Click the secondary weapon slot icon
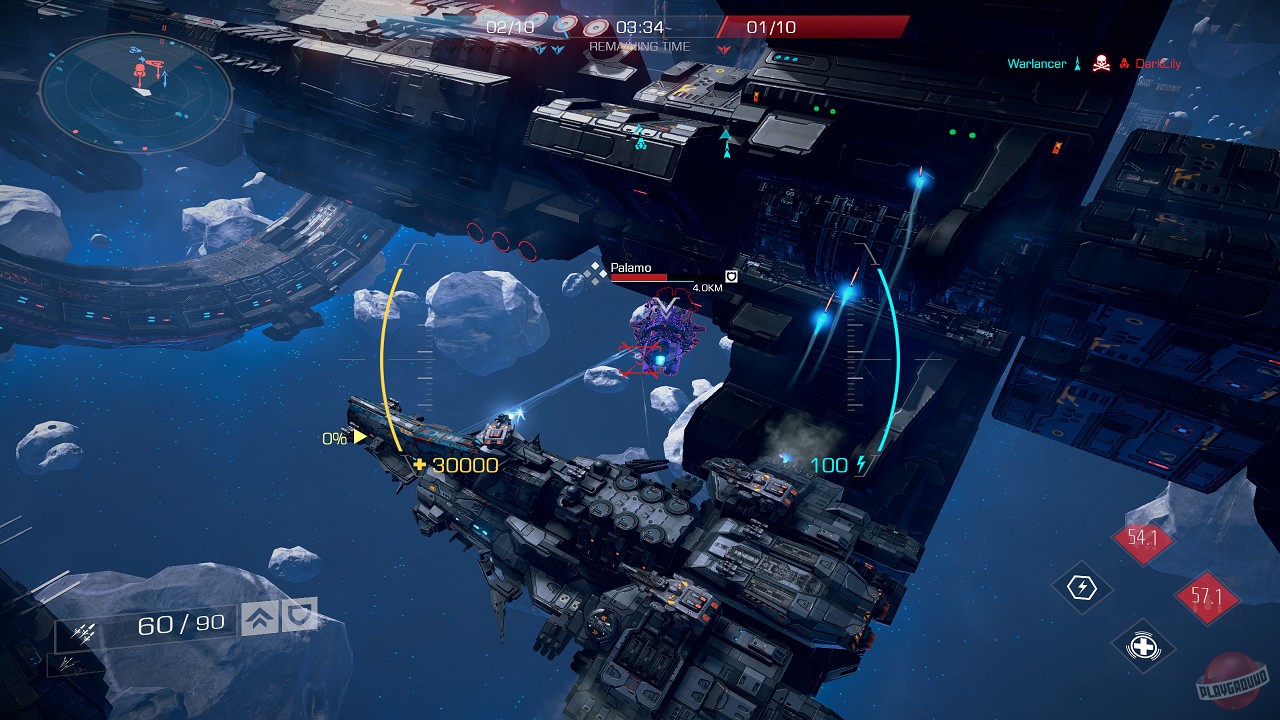Viewport: 1280px width, 720px height. click(68, 666)
